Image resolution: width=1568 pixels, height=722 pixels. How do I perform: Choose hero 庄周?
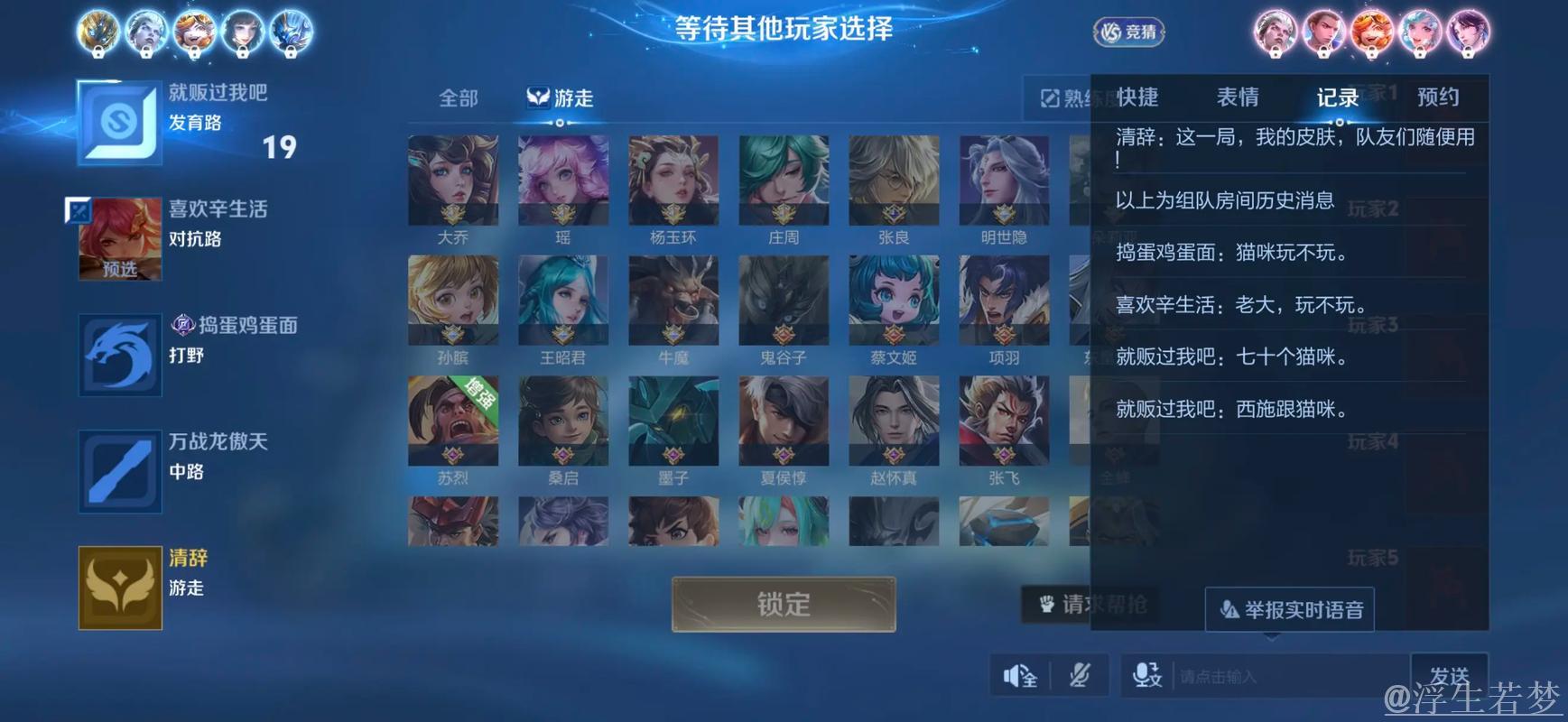[784, 180]
